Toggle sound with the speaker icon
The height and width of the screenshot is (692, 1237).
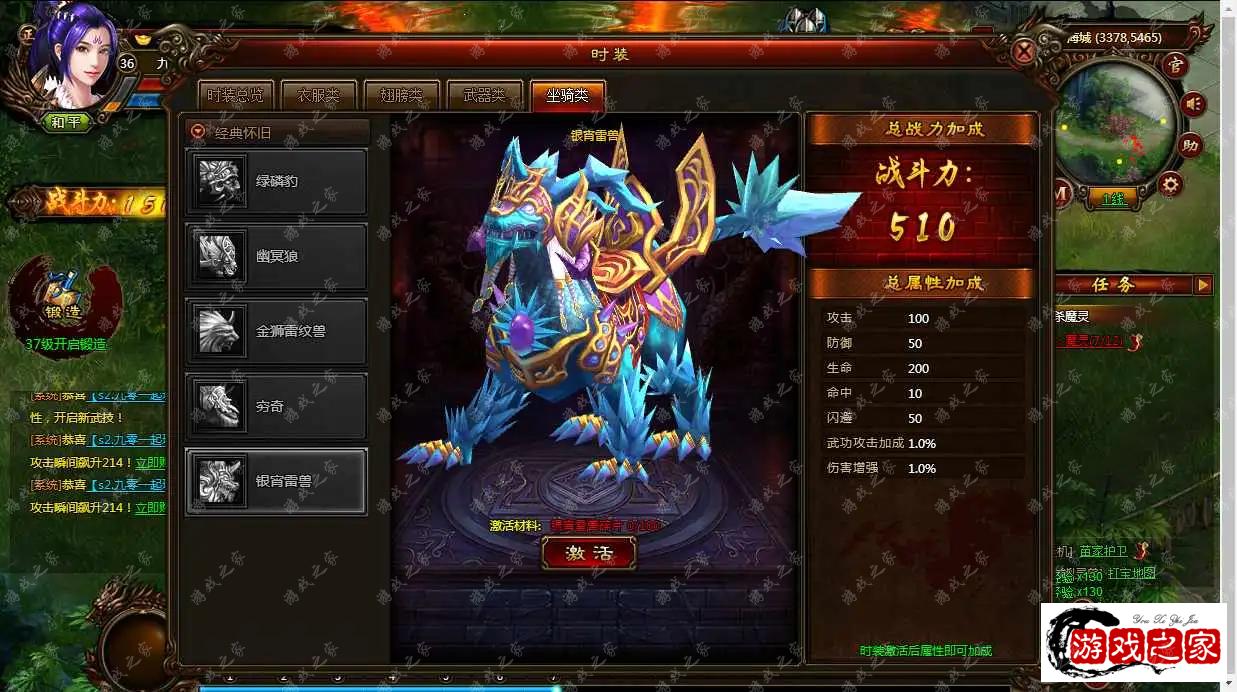coord(1193,104)
